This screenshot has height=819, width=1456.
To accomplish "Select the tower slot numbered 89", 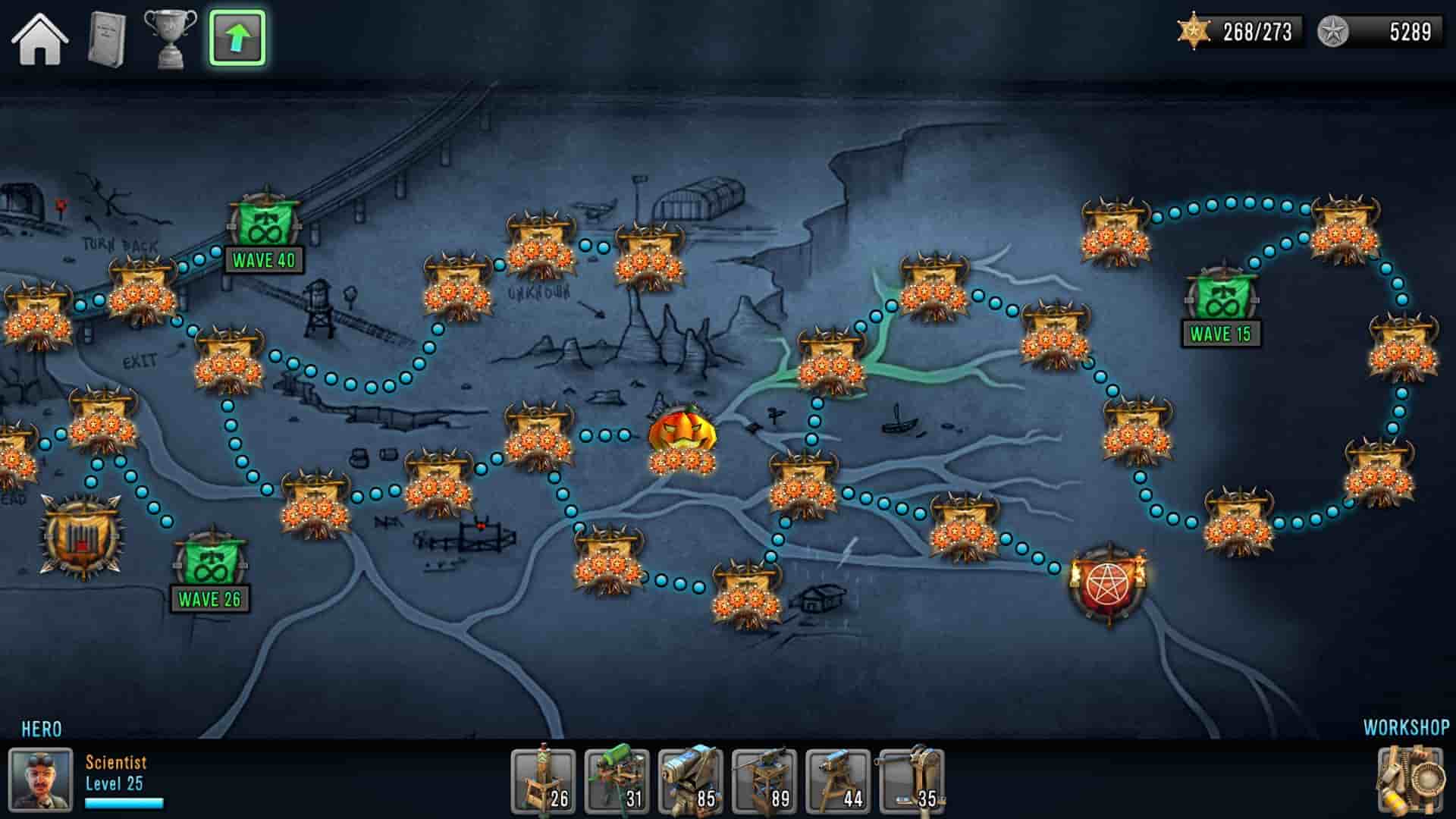I will (x=764, y=781).
